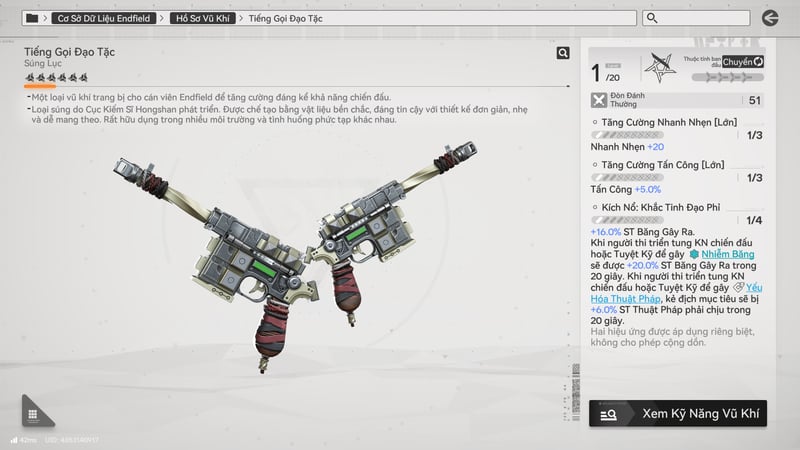Image resolution: width=800 pixels, height=450 pixels.
Task: Click the Xem Kỹ Năng Vũ Khí button
Action: pos(678,413)
